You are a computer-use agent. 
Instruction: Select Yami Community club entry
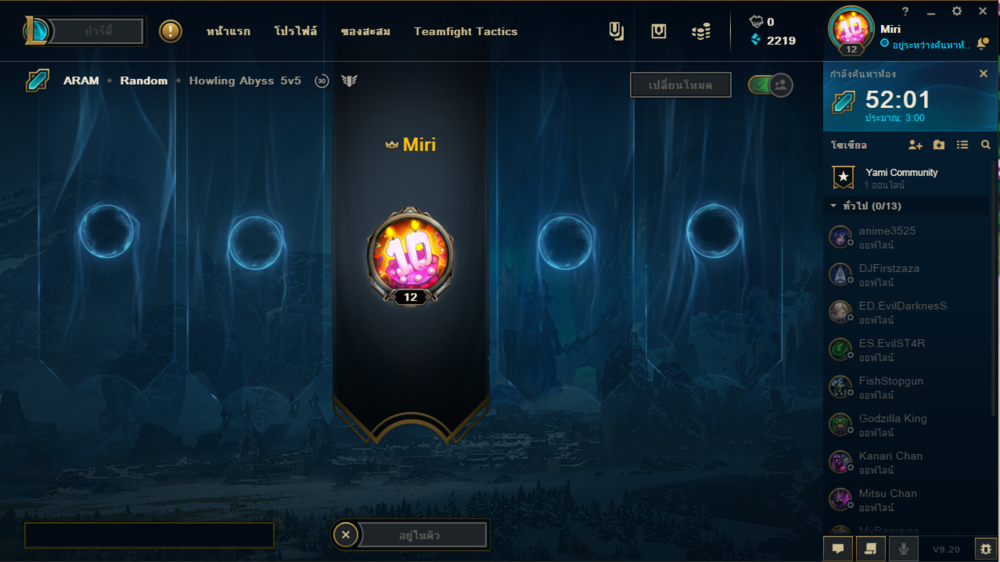coord(900,178)
